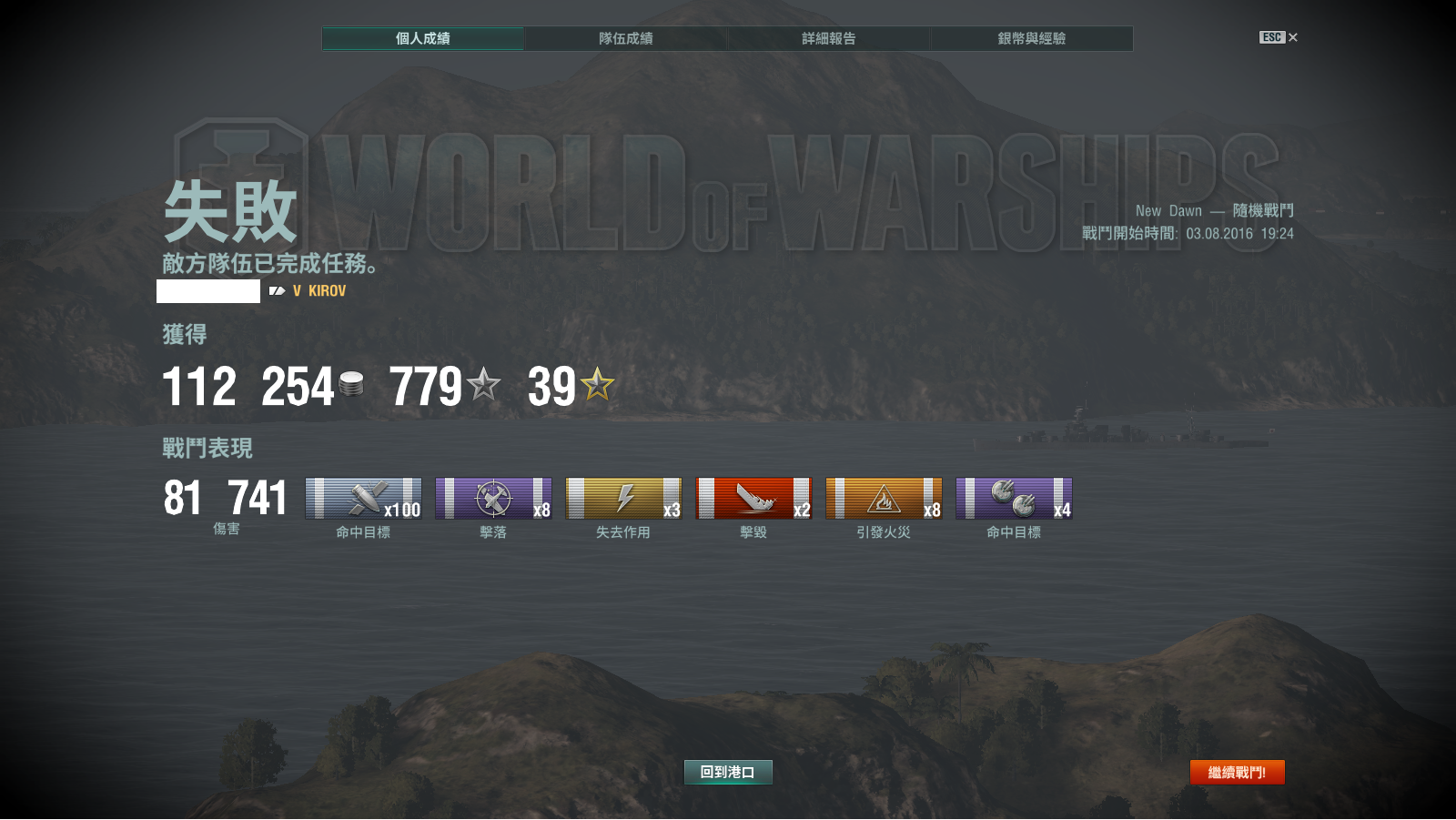Open the 隊伍成績 tab
Screen dimensions: 1456x820
coord(626,38)
